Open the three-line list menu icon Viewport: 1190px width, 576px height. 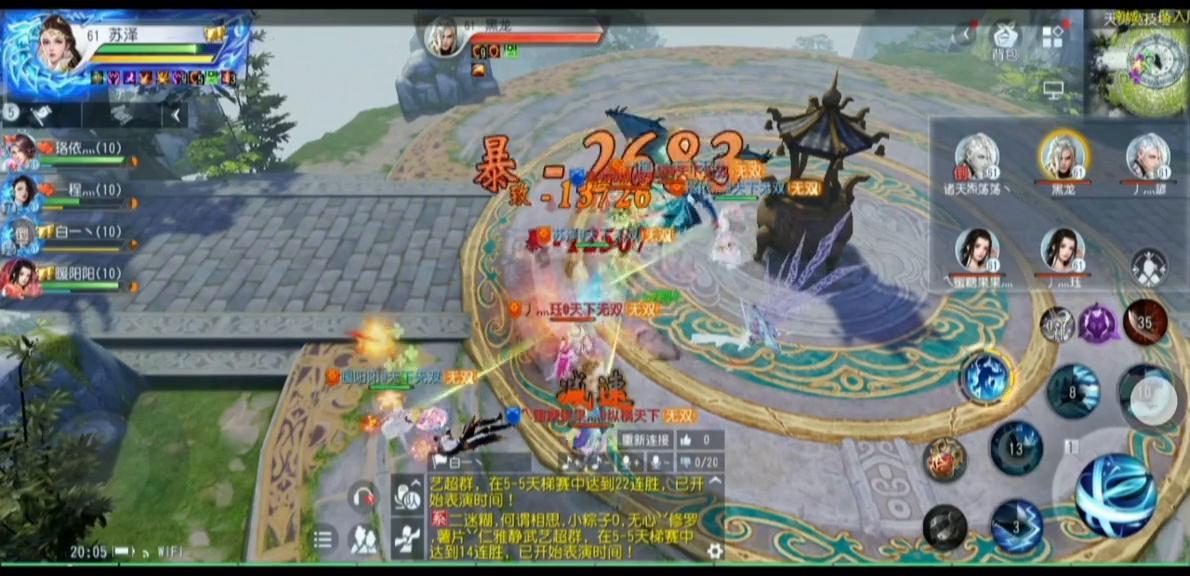point(322,541)
